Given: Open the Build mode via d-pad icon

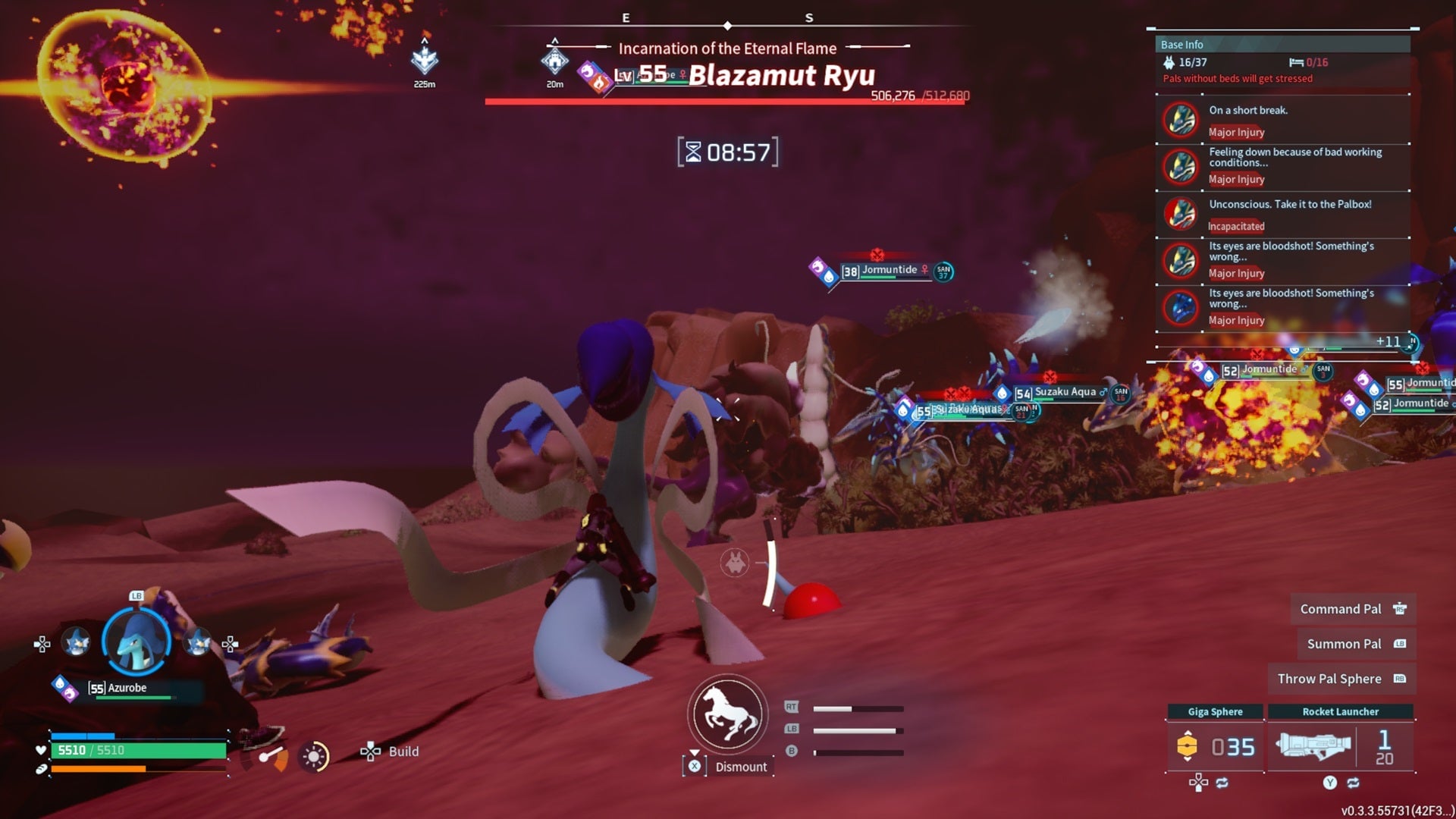Looking at the screenshot, I should (x=371, y=752).
